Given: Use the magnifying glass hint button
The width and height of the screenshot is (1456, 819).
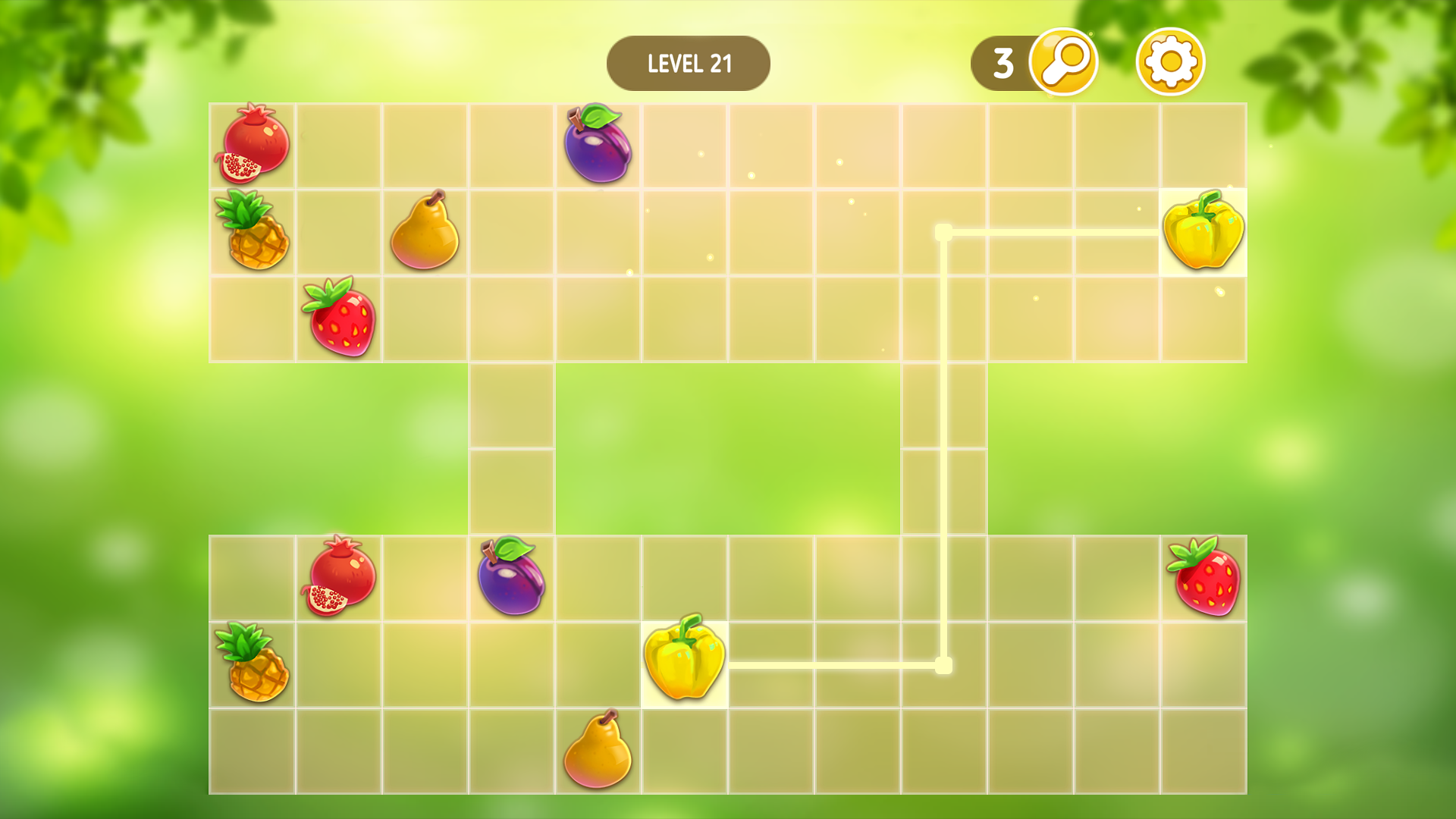Looking at the screenshot, I should click(x=1063, y=62).
